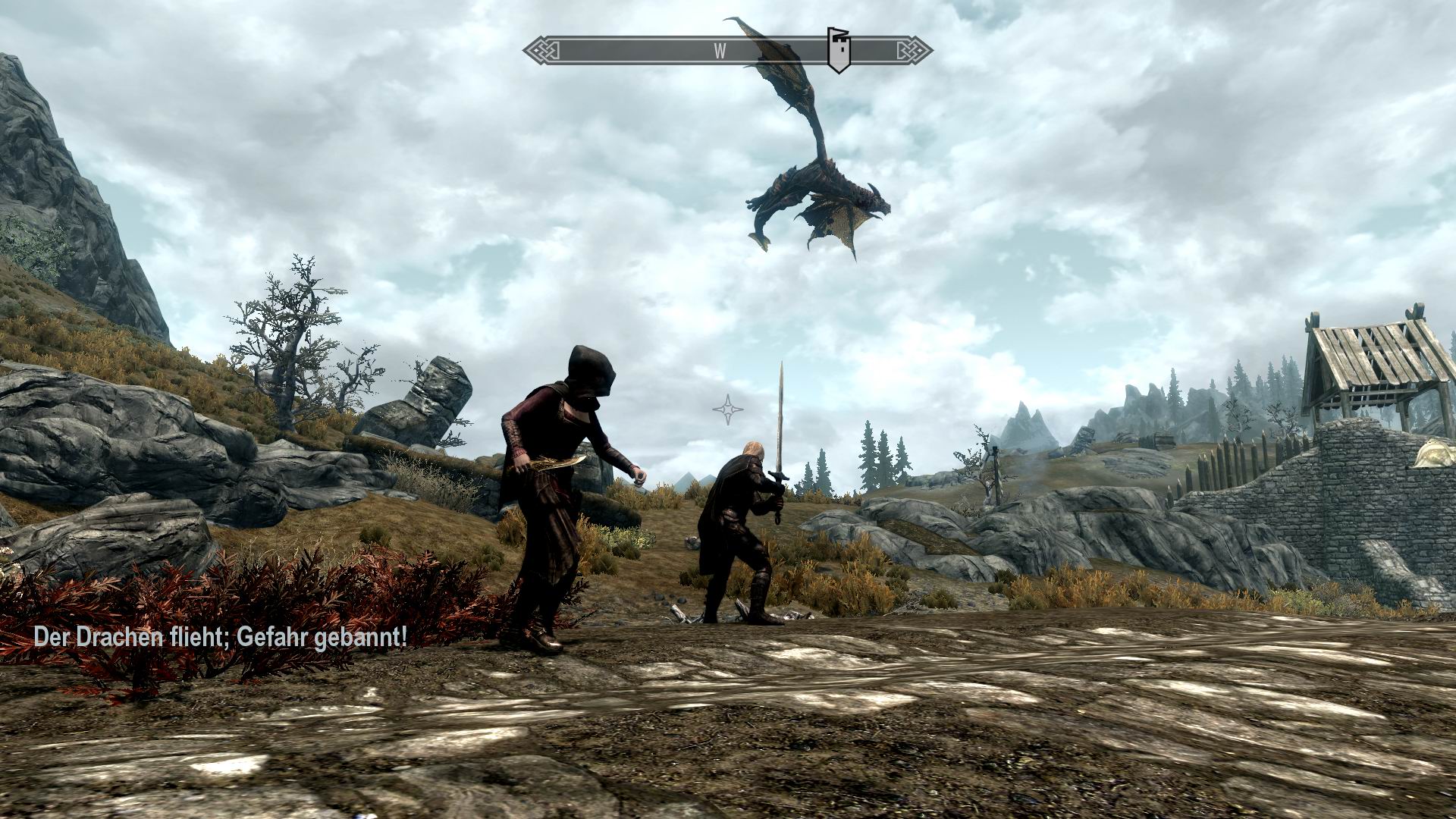1456x819 pixels.
Task: Click the crosshair reticle in screen center
Action: click(x=726, y=409)
